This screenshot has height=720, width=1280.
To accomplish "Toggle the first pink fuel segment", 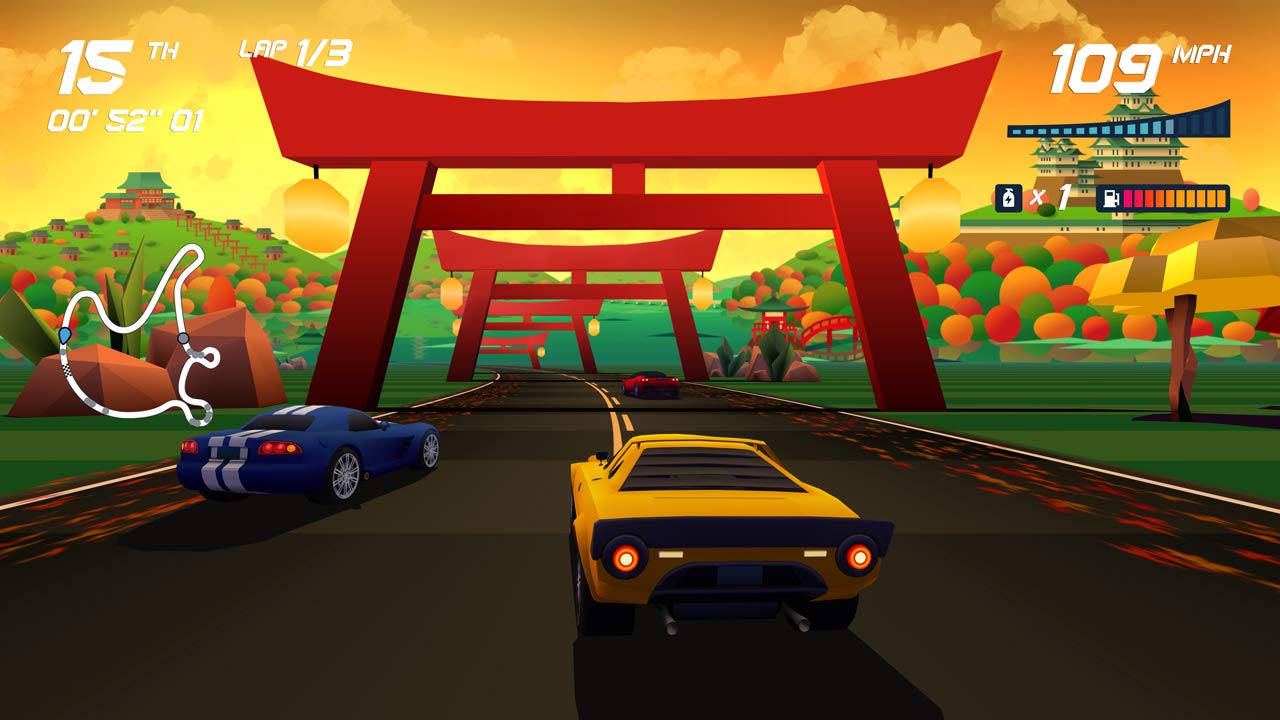I will point(1128,198).
